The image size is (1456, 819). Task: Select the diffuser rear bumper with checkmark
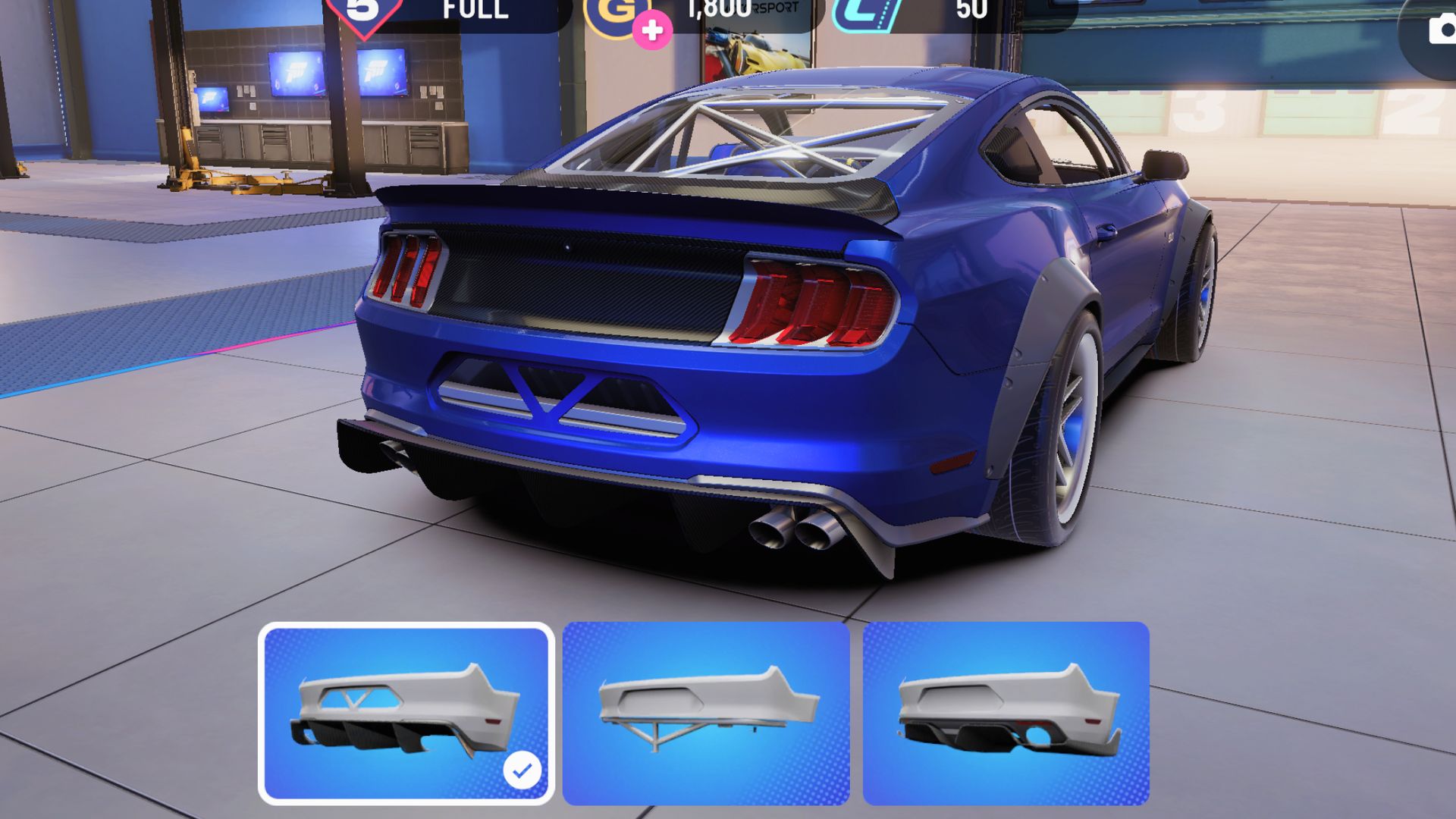pos(406,713)
